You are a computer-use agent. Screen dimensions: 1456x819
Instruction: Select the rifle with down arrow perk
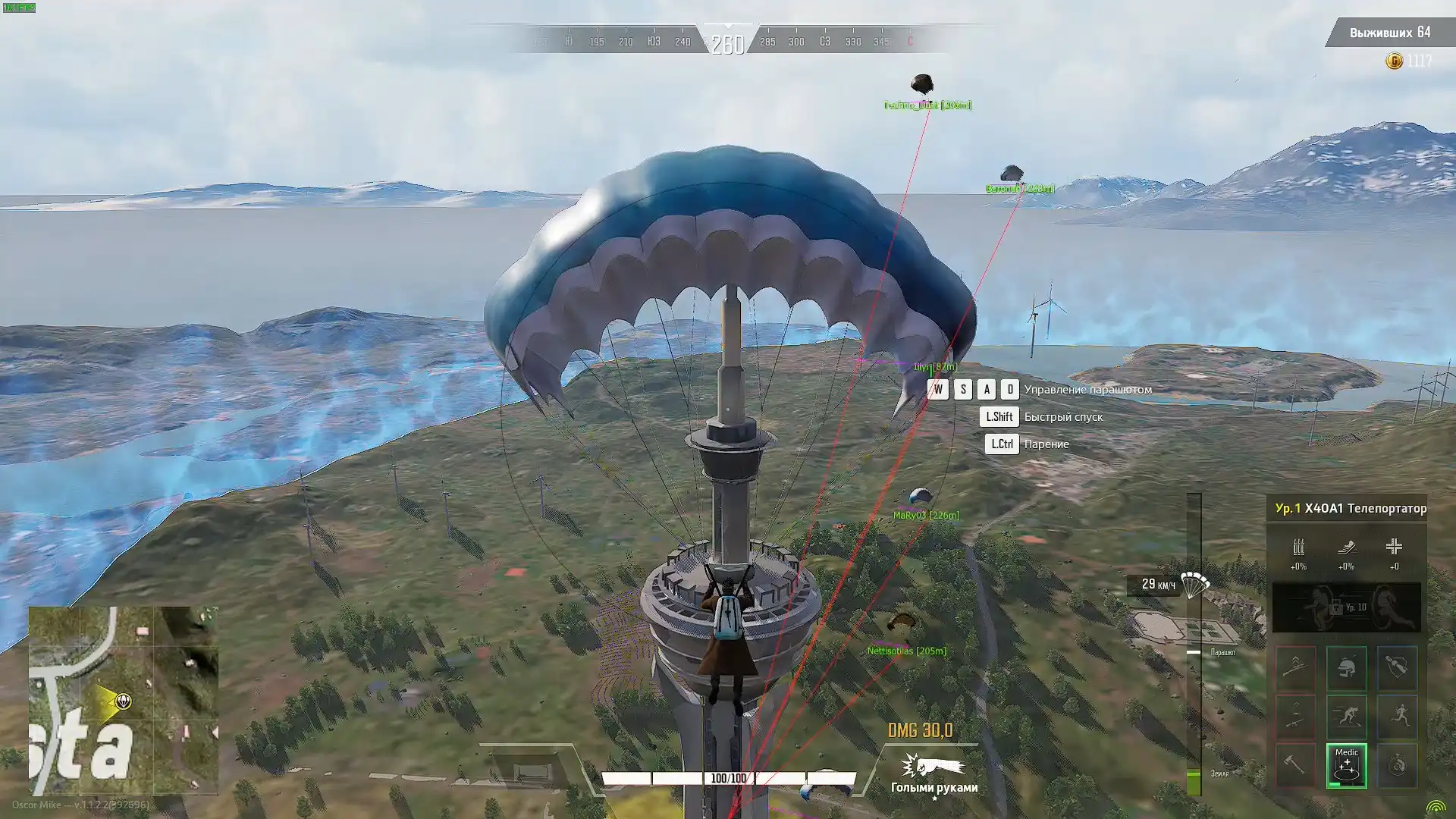(1295, 717)
